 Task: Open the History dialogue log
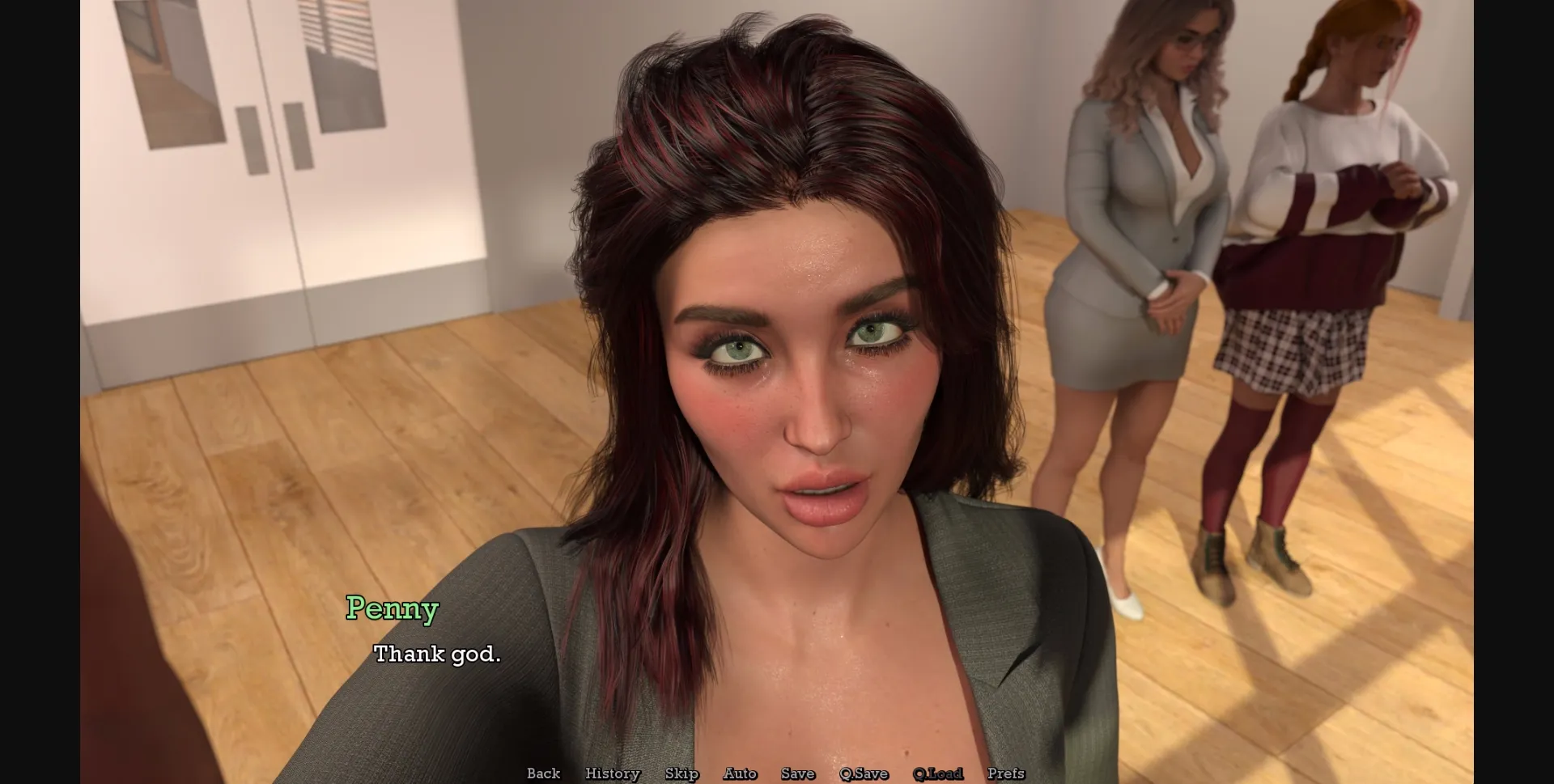click(x=613, y=773)
